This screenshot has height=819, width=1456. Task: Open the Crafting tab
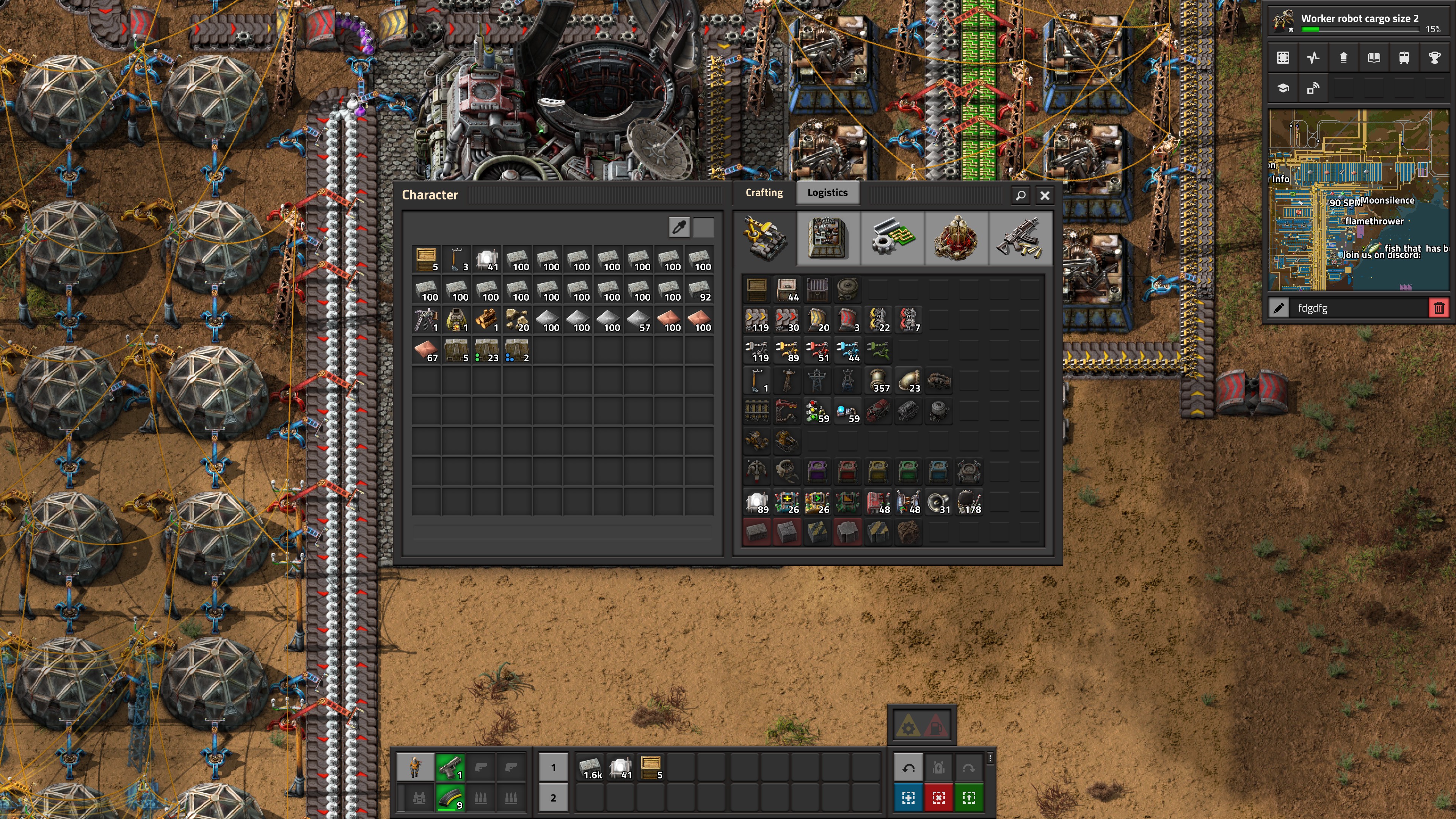764,193
